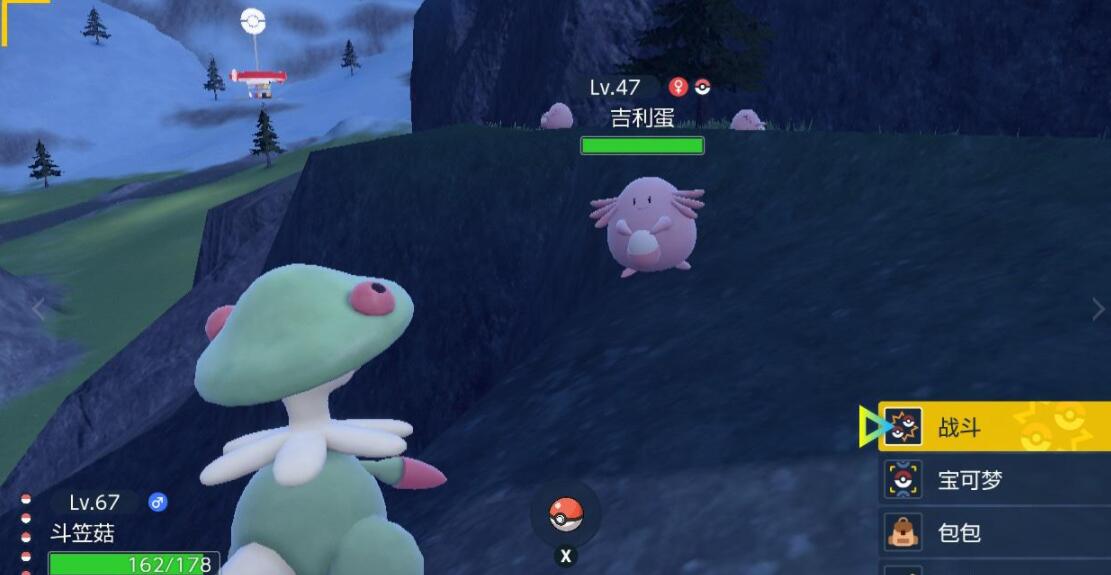Screen dimensions: 1111x575
Task: Open the 包包 (Bag) menu
Action: tap(993, 532)
